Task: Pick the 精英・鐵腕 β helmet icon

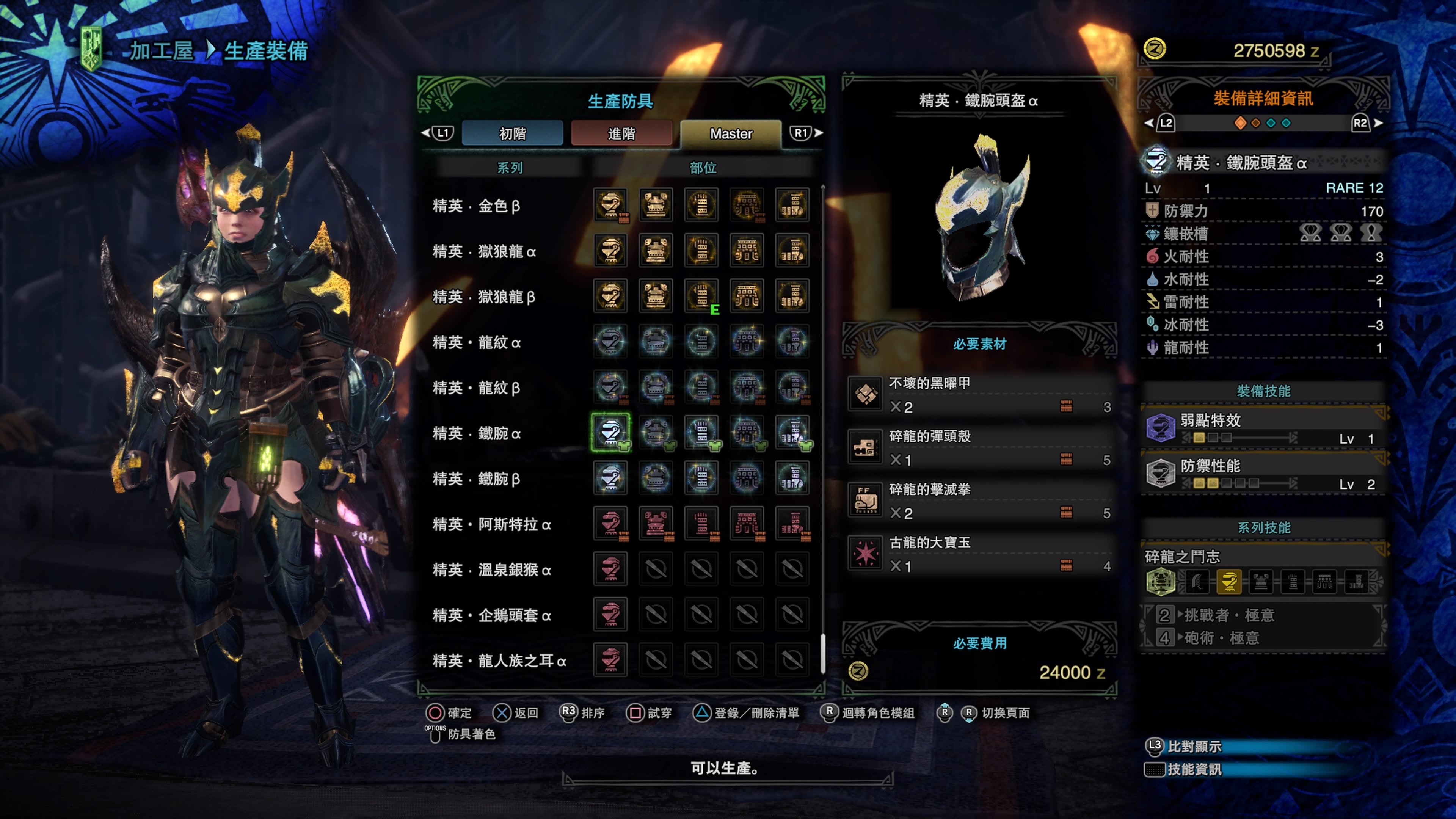Action: click(x=610, y=478)
